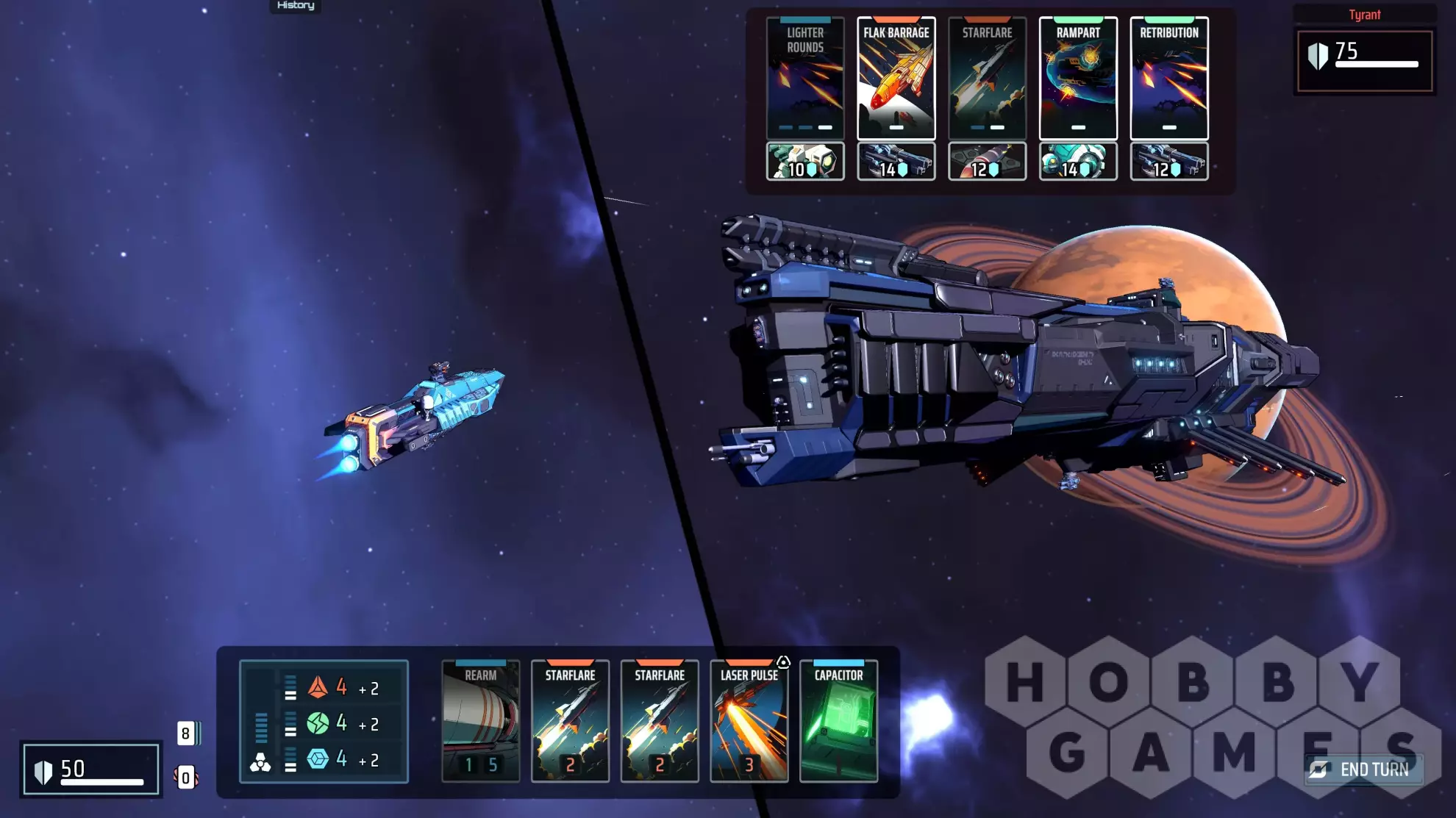Viewport: 1456px width, 818px height.
Task: Click the module icon under Retribution
Action: (x=1169, y=162)
